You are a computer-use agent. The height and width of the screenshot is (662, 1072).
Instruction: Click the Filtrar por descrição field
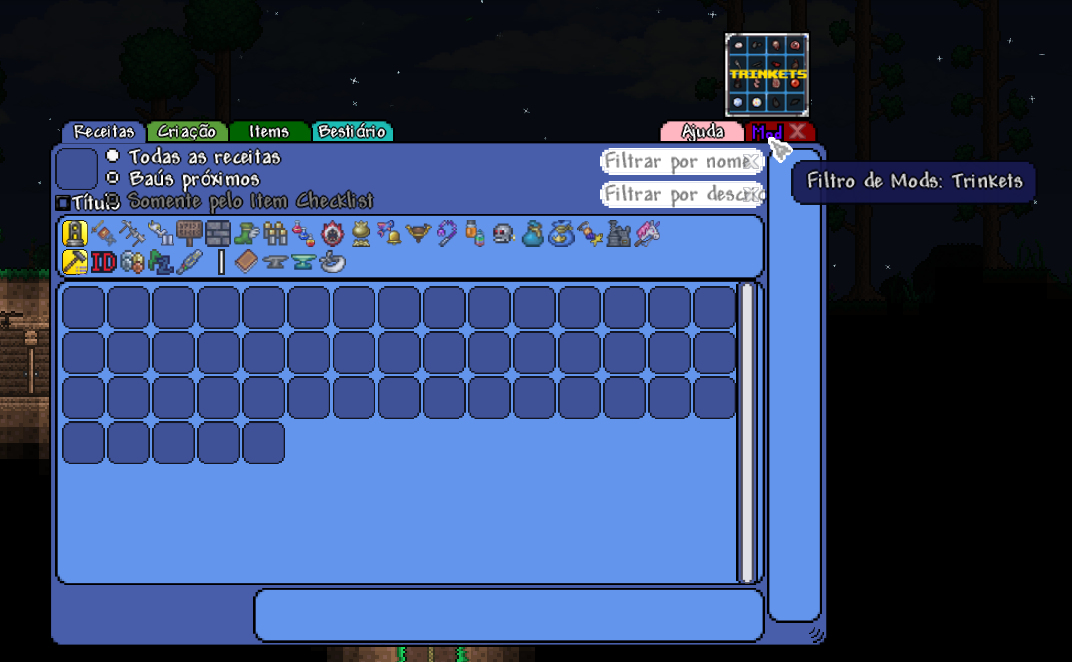672,194
